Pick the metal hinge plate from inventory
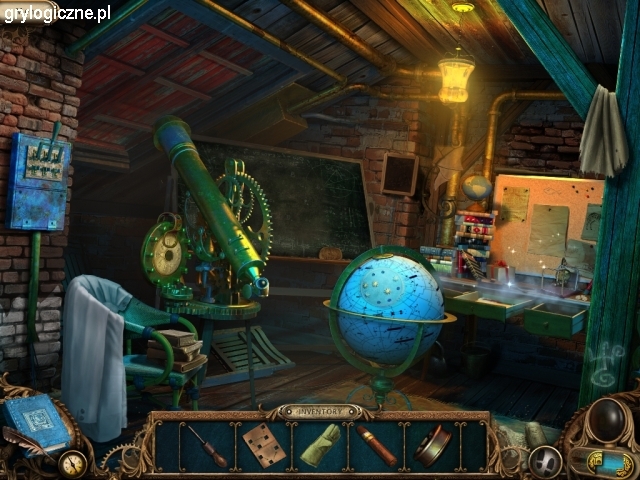 click(x=265, y=445)
